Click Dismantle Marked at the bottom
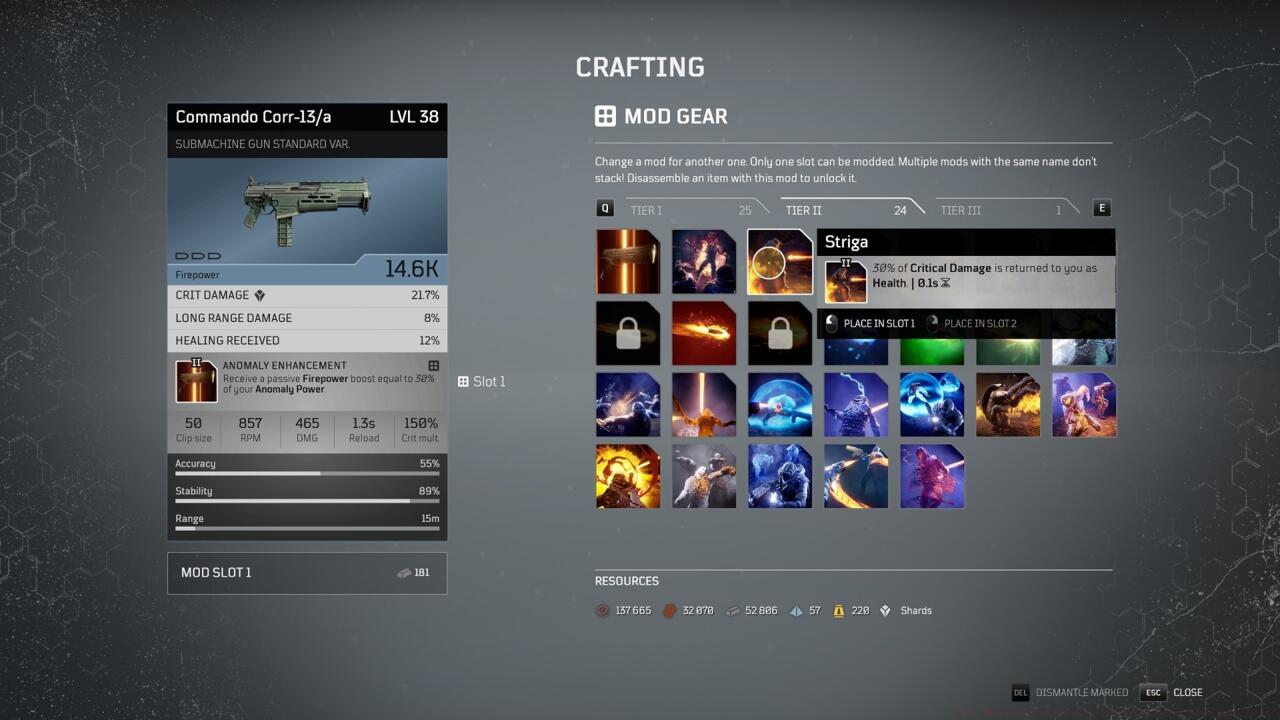 (1081, 692)
